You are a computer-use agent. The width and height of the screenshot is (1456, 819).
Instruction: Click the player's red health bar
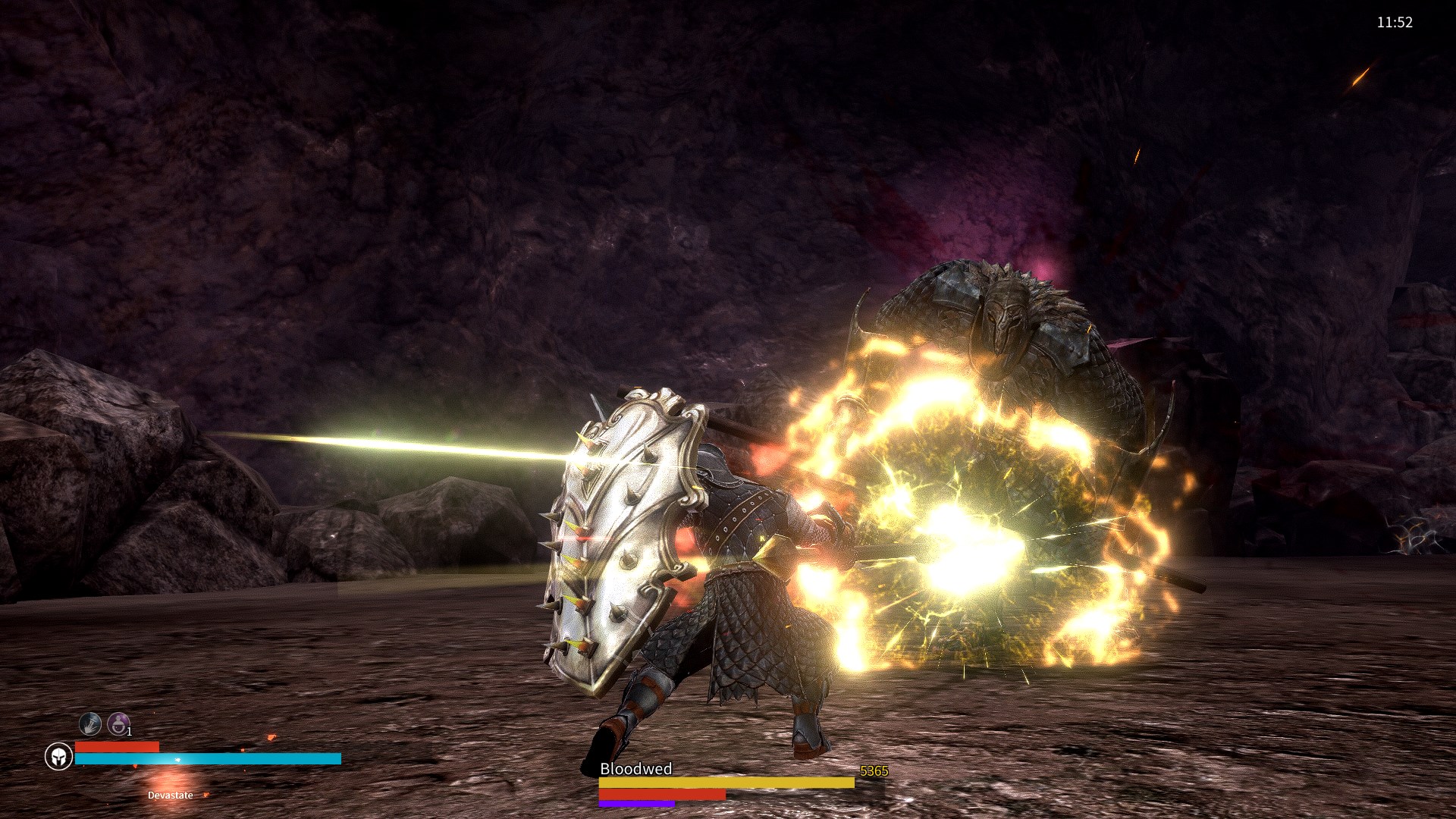[x=118, y=747]
